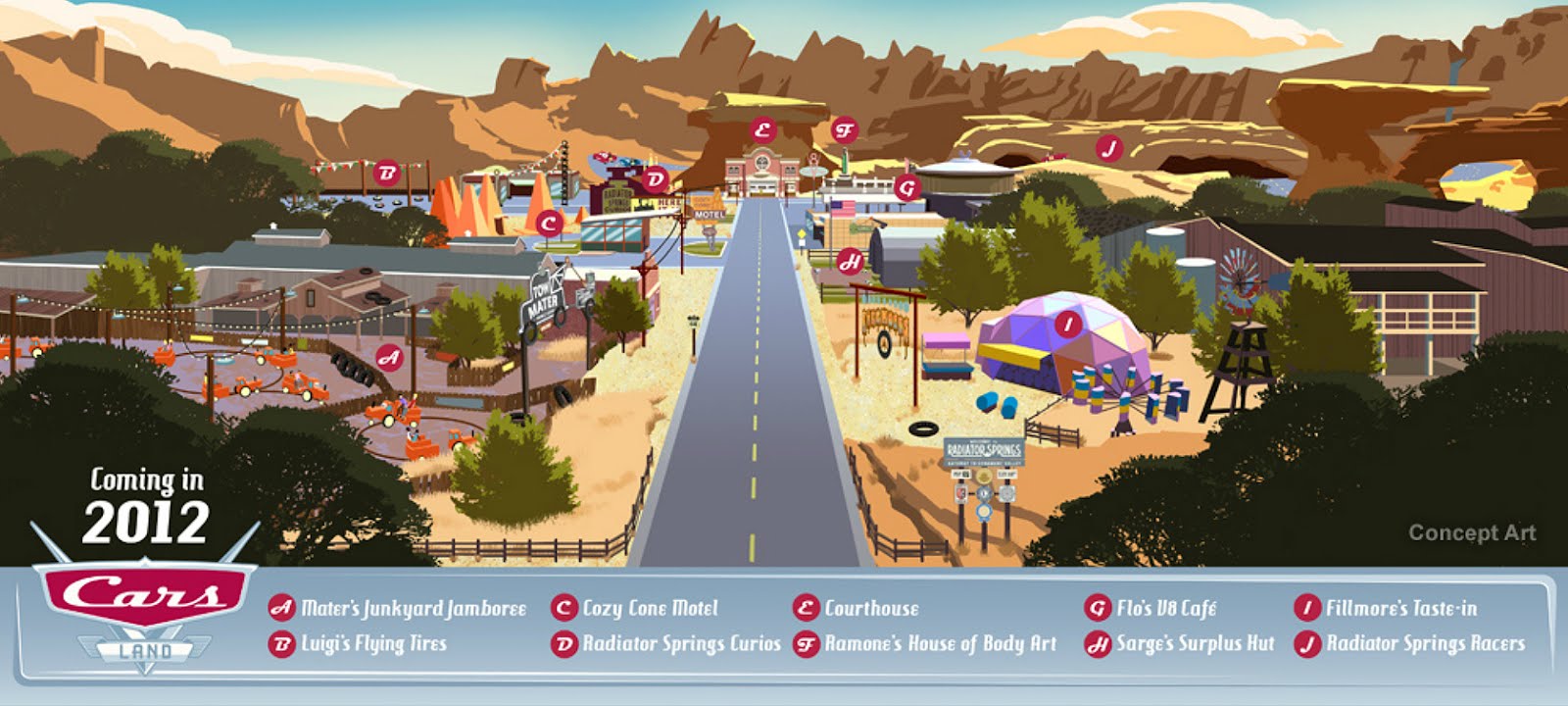Viewport: 1568px width, 706px height.
Task: Click map marker I on the purple dome
Action: click(1068, 324)
